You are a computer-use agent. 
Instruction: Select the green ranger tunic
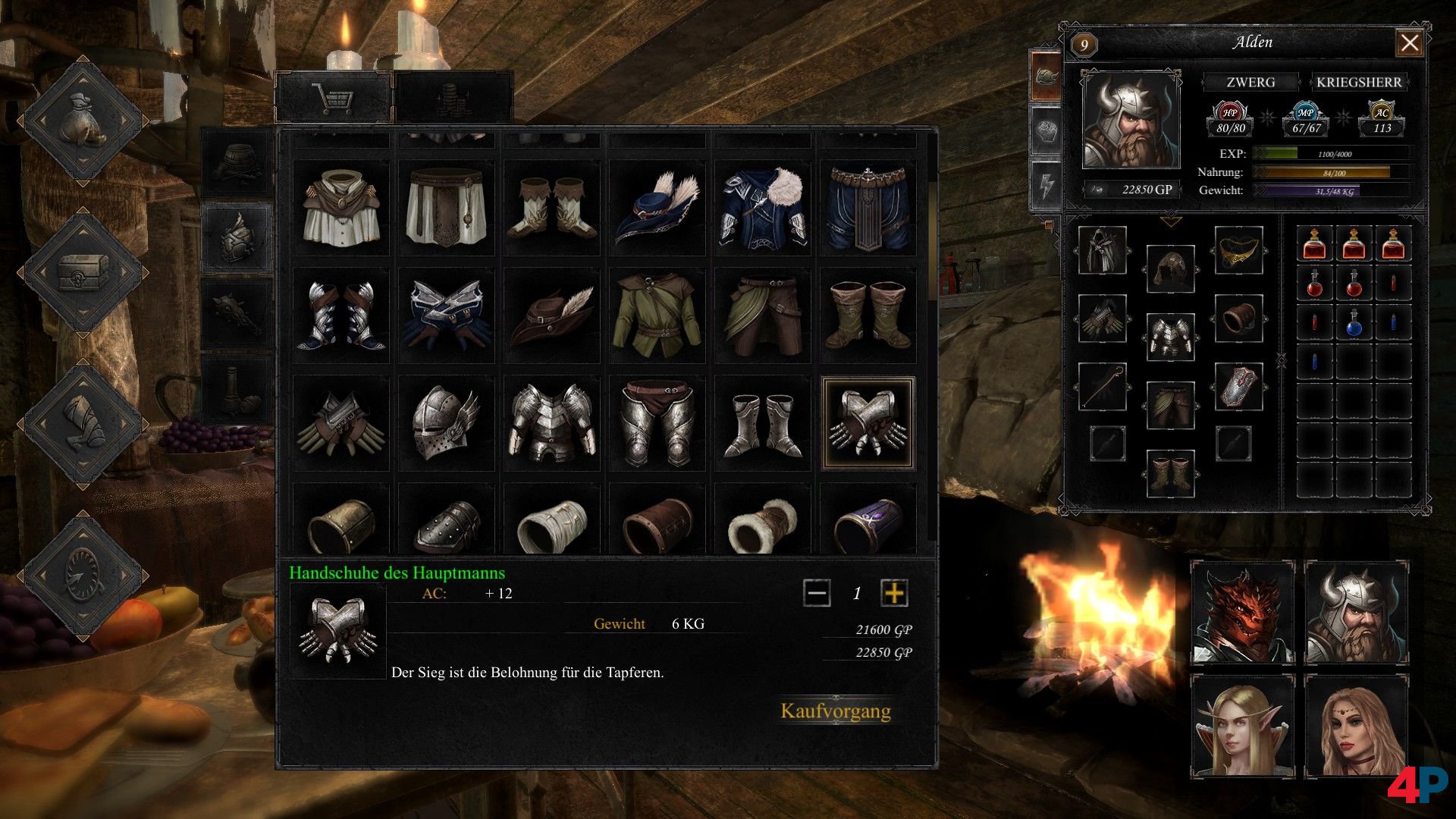coord(657,315)
